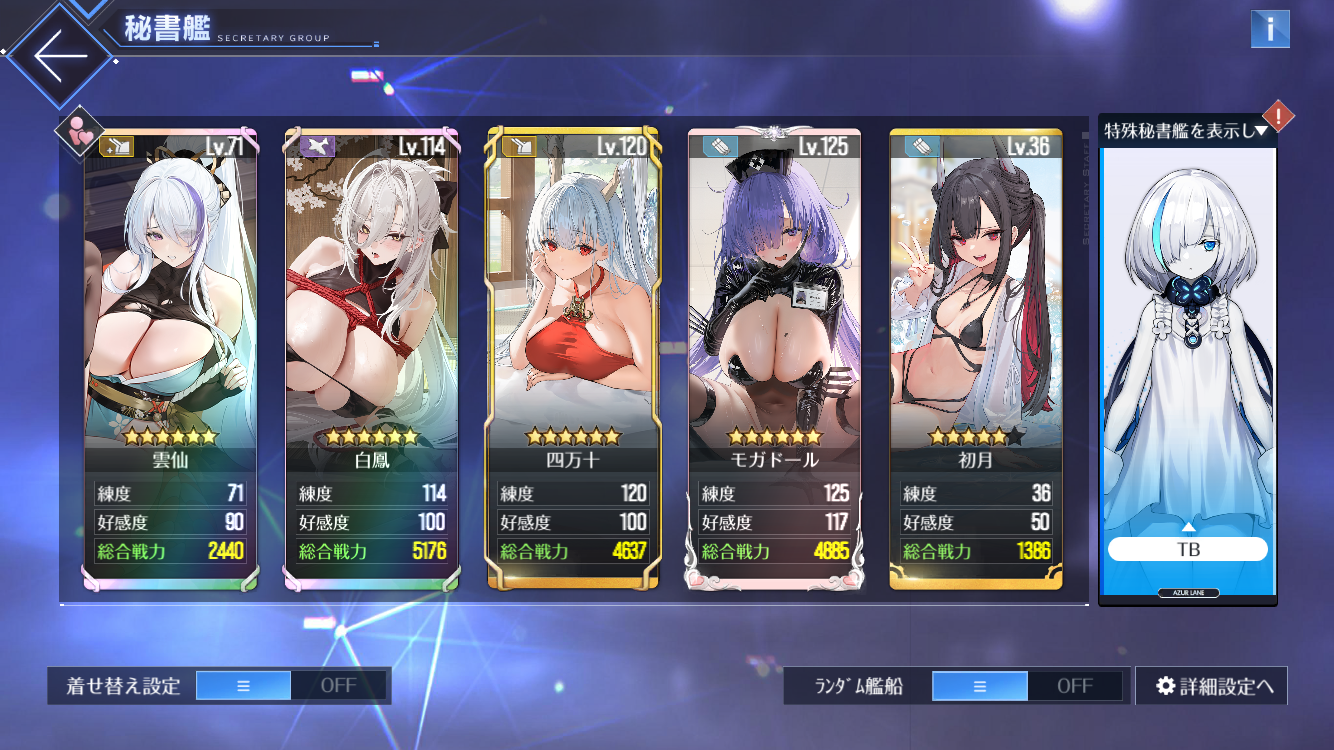The image size is (1334, 750).
Task: Open the blue info button
Action: click(x=1270, y=29)
